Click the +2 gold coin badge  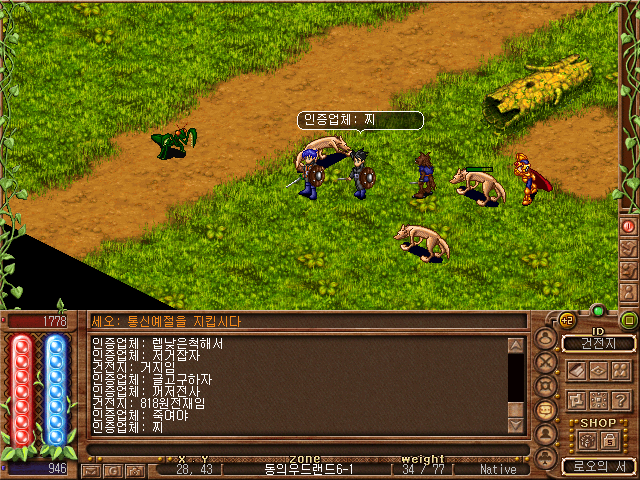tap(567, 321)
